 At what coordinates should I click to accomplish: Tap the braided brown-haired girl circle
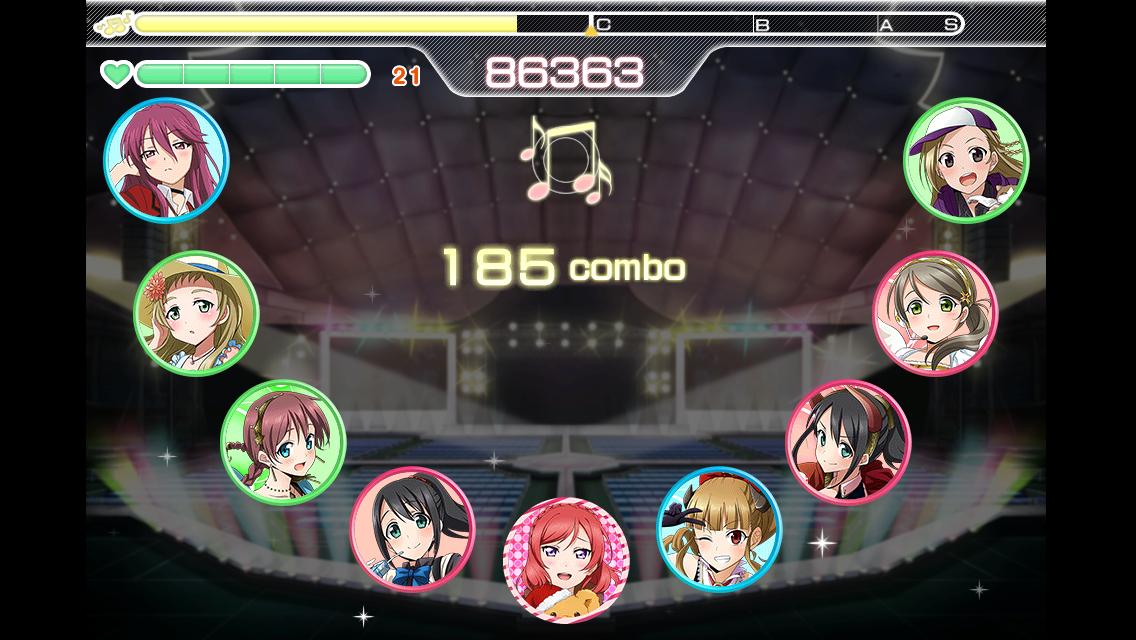(283, 442)
